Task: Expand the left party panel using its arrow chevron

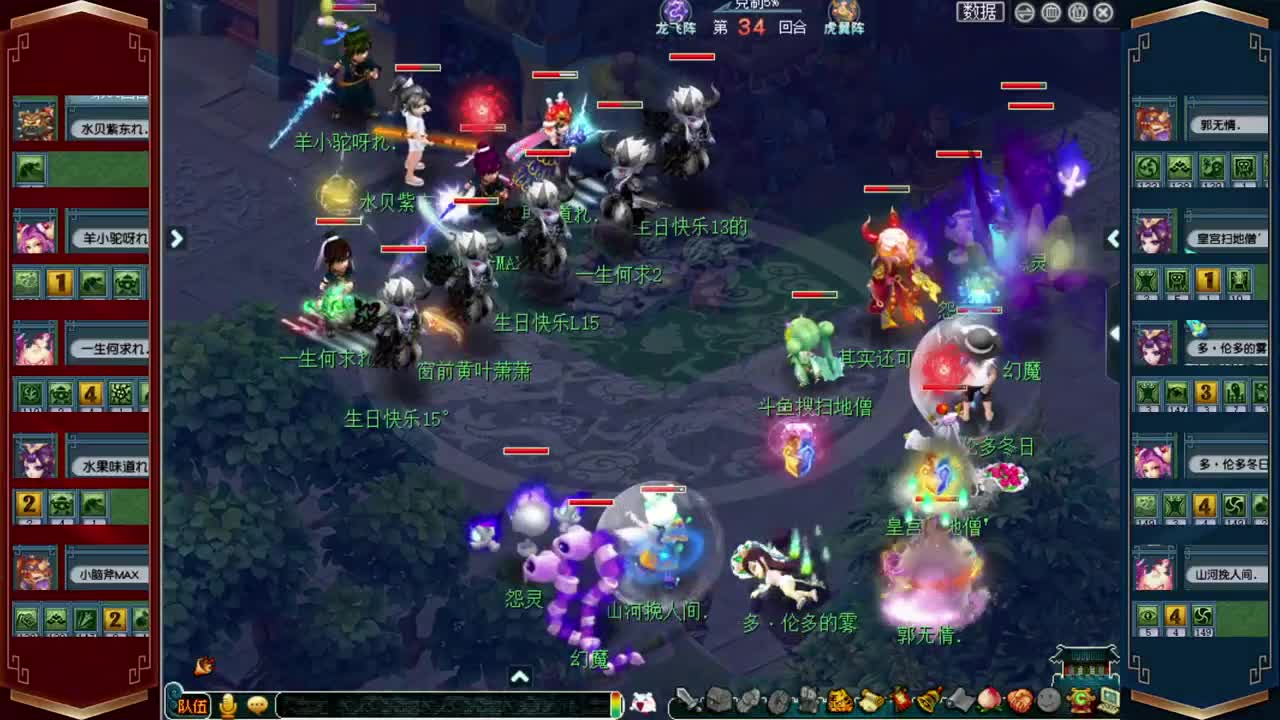Action: click(x=176, y=239)
